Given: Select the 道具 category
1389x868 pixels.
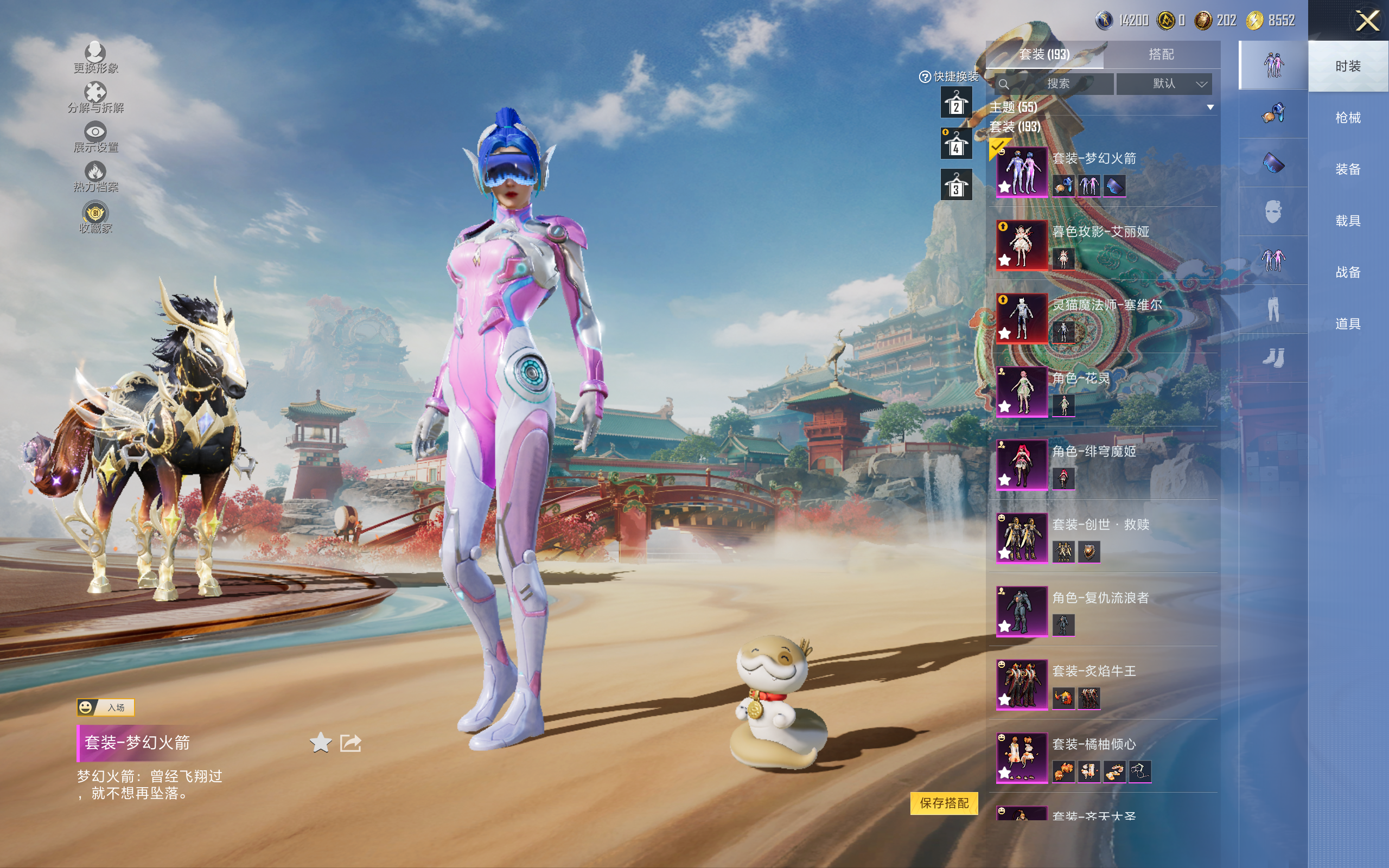Looking at the screenshot, I should 1347,324.
